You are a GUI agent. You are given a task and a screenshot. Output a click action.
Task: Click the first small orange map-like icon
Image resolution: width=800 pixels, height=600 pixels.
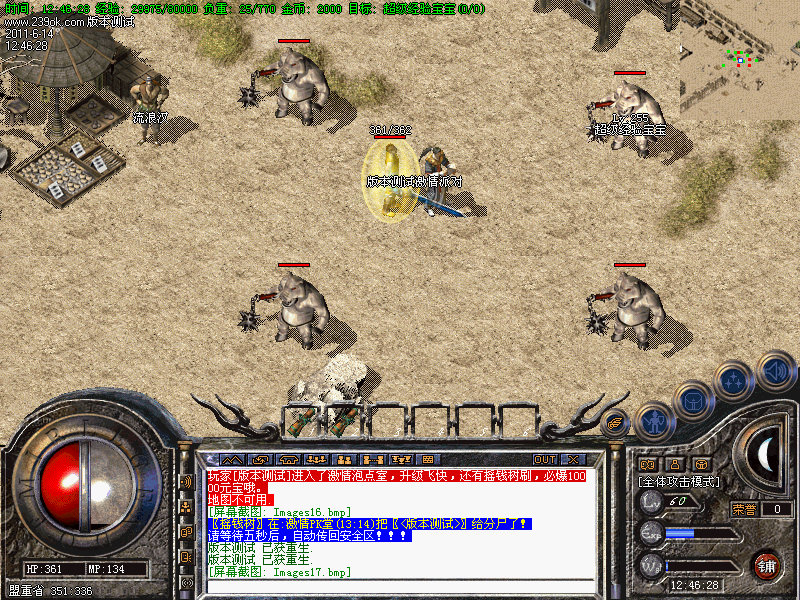pos(647,464)
